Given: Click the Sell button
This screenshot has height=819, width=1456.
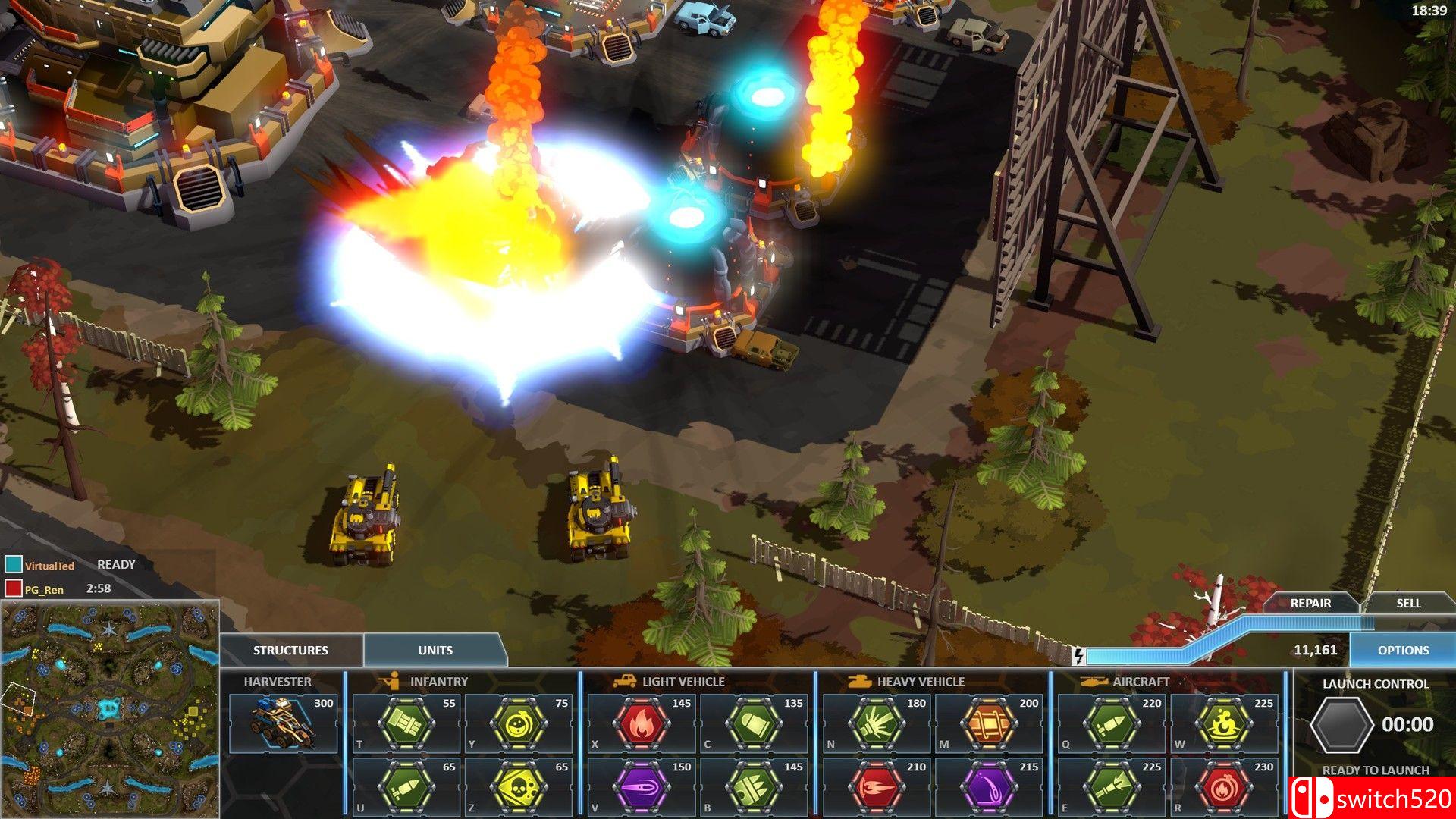Looking at the screenshot, I should click(1408, 603).
